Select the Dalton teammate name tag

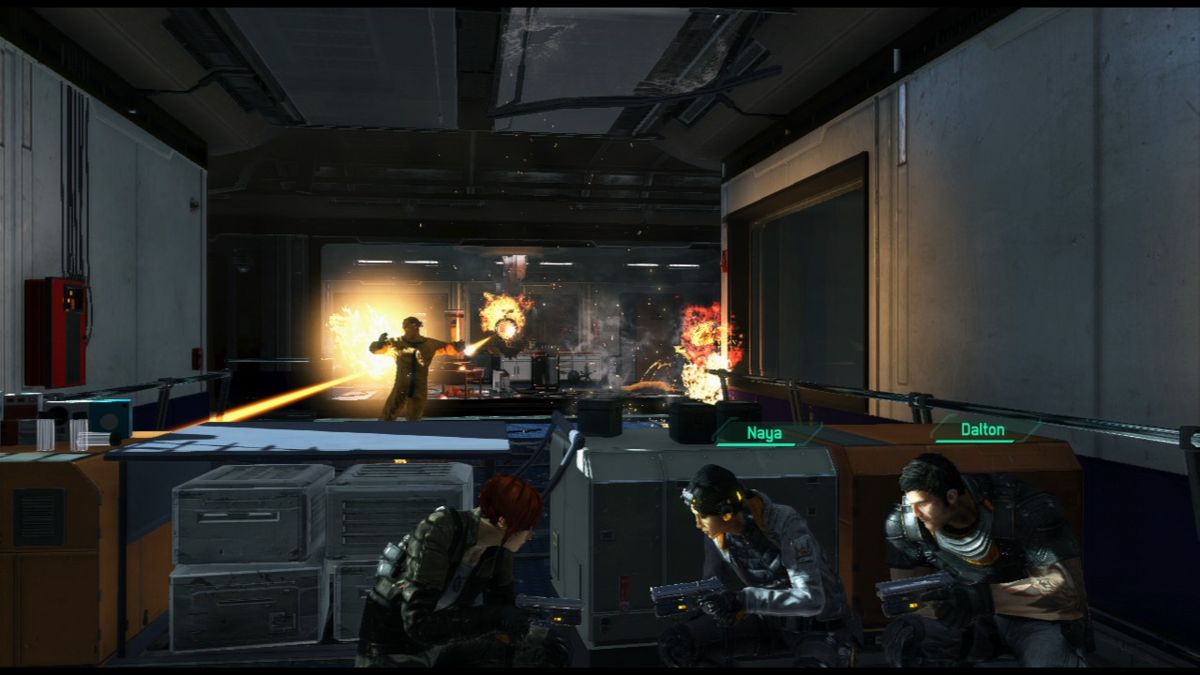coord(984,429)
